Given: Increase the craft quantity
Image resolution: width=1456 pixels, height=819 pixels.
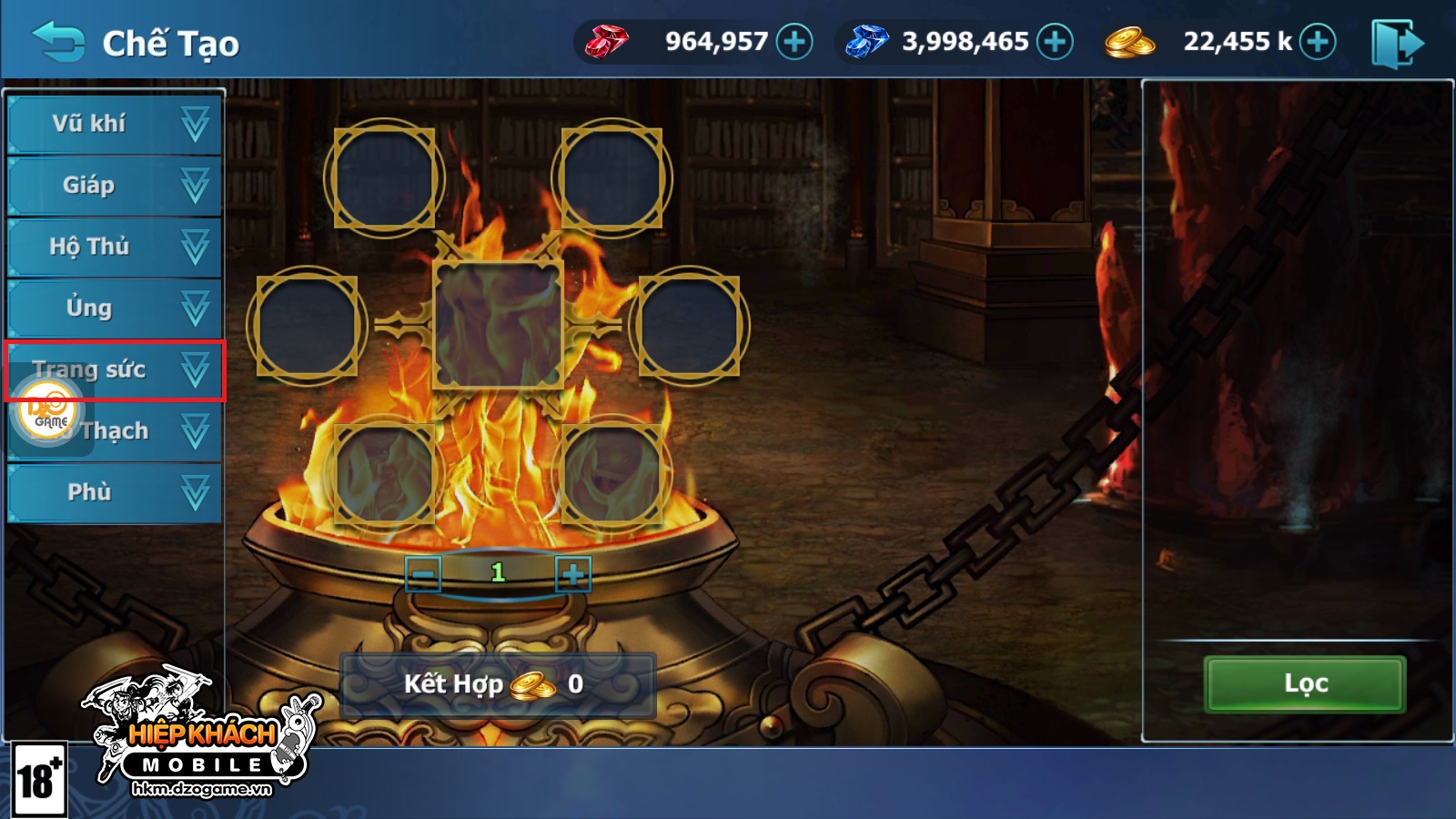Looking at the screenshot, I should (x=573, y=574).
